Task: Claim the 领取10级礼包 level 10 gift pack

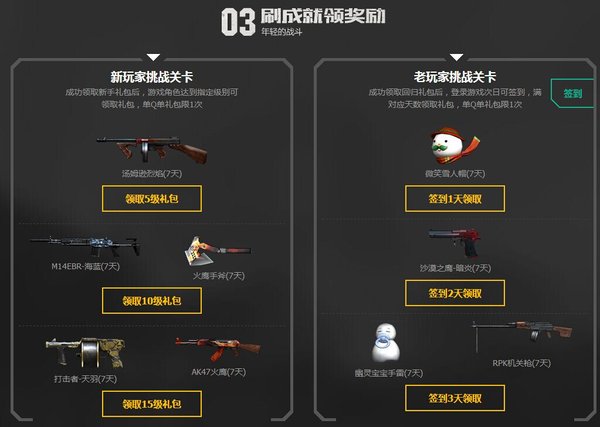Action: point(151,300)
